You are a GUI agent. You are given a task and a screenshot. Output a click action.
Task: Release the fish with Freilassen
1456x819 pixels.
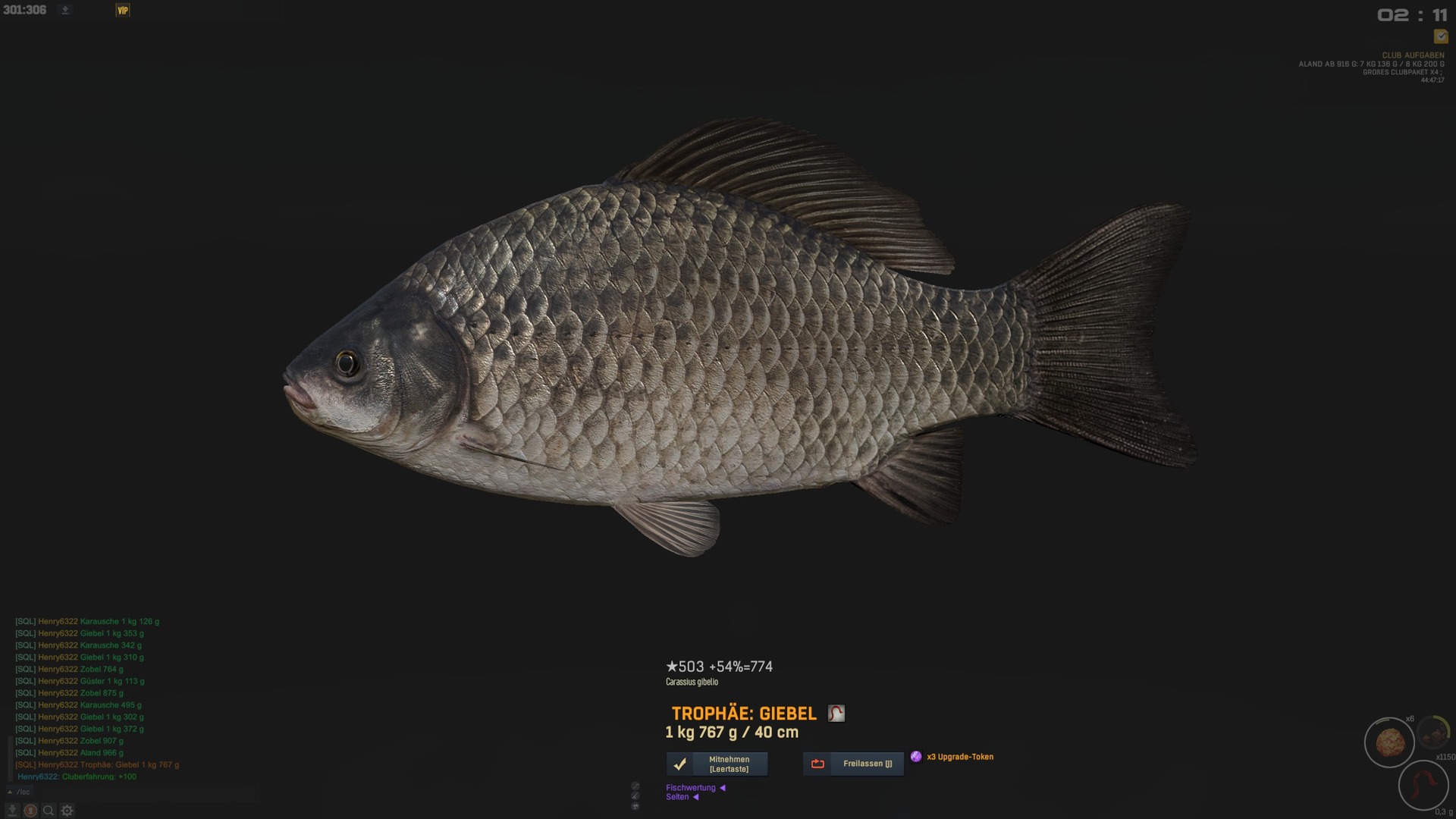click(853, 764)
